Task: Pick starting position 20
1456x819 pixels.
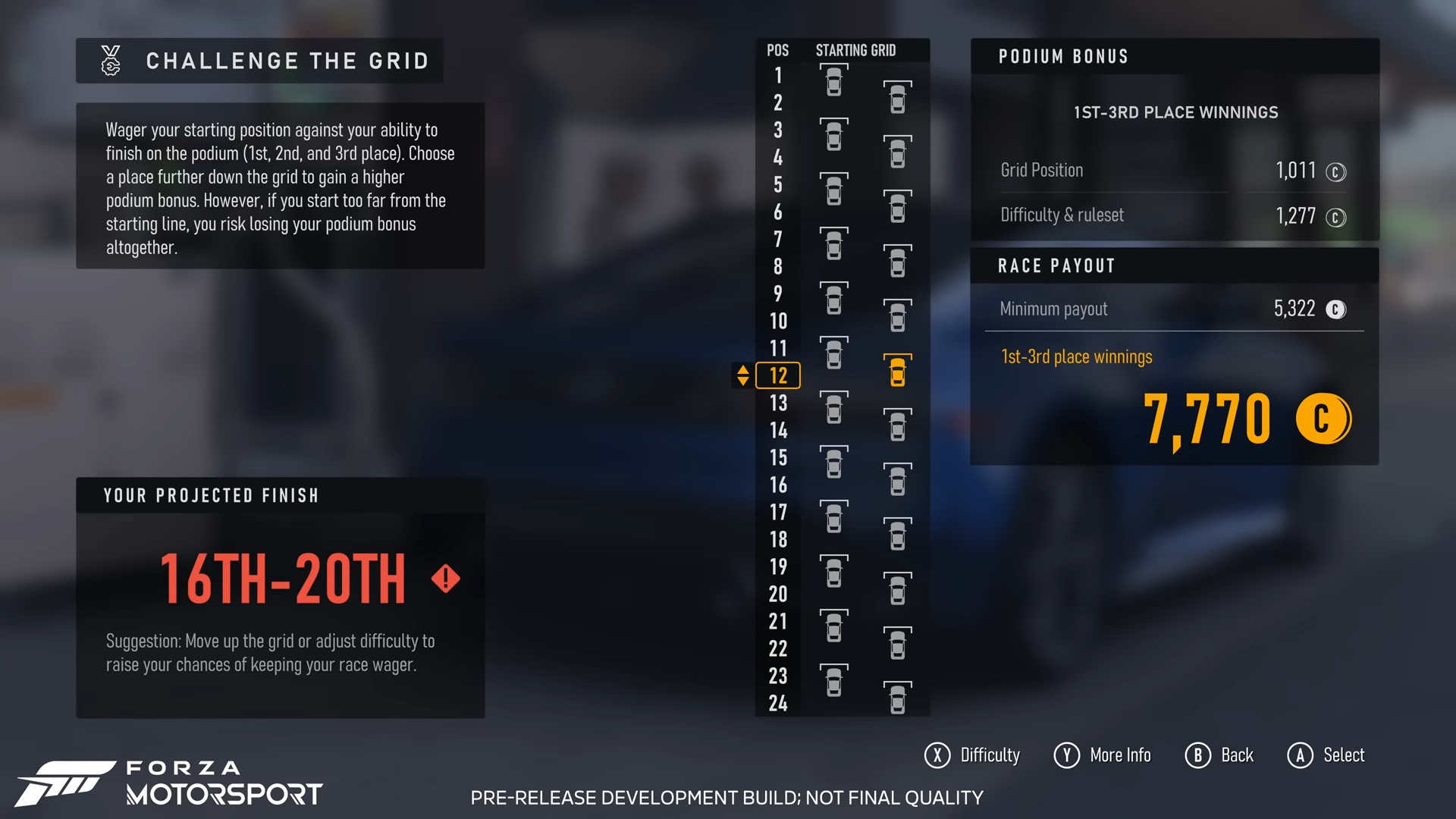Action: pyautogui.click(x=778, y=595)
